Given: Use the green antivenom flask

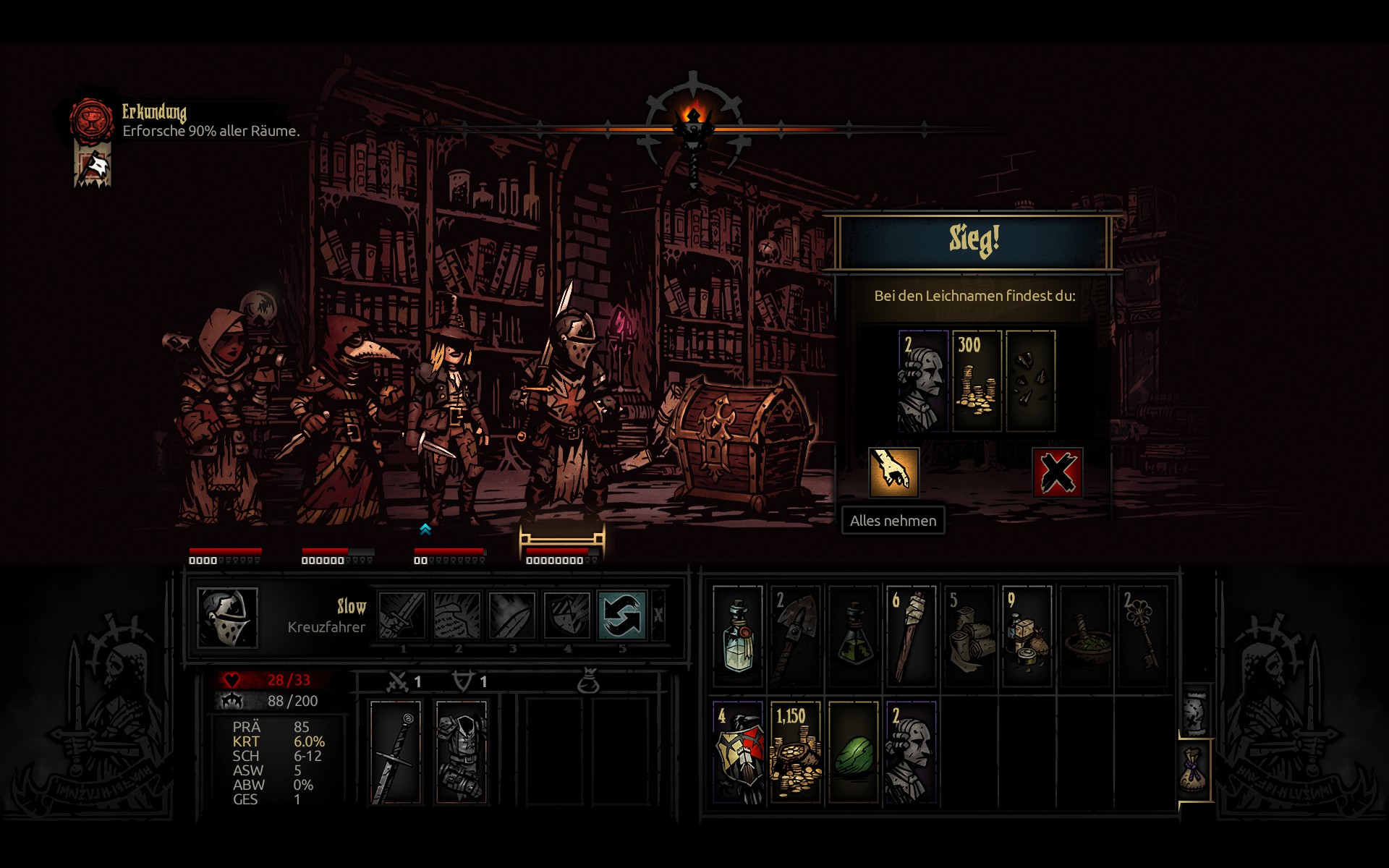Looking at the screenshot, I should [854, 637].
